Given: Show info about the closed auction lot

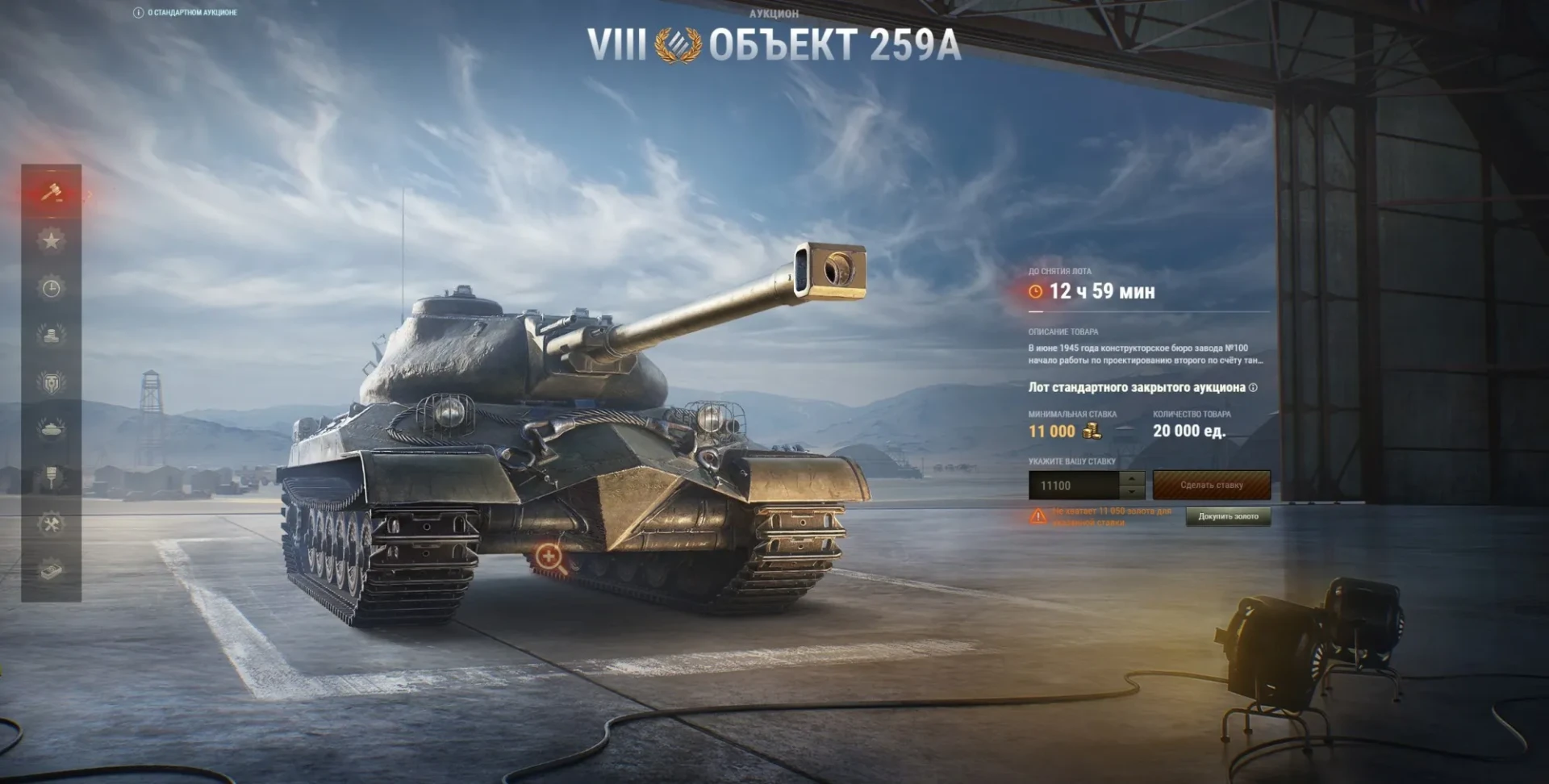Looking at the screenshot, I should coord(1253,388).
